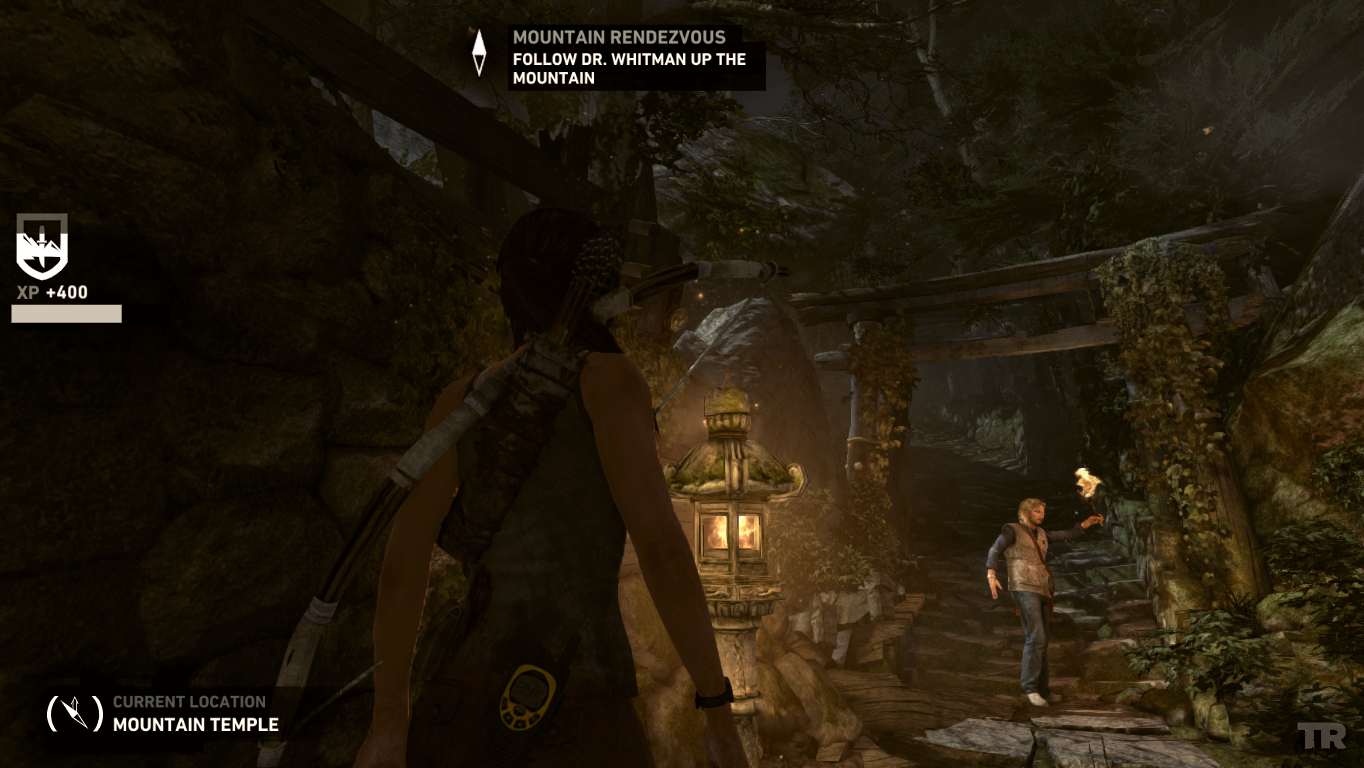Click the current location compass icon
Image resolution: width=1364 pixels, height=768 pixels.
click(x=75, y=713)
